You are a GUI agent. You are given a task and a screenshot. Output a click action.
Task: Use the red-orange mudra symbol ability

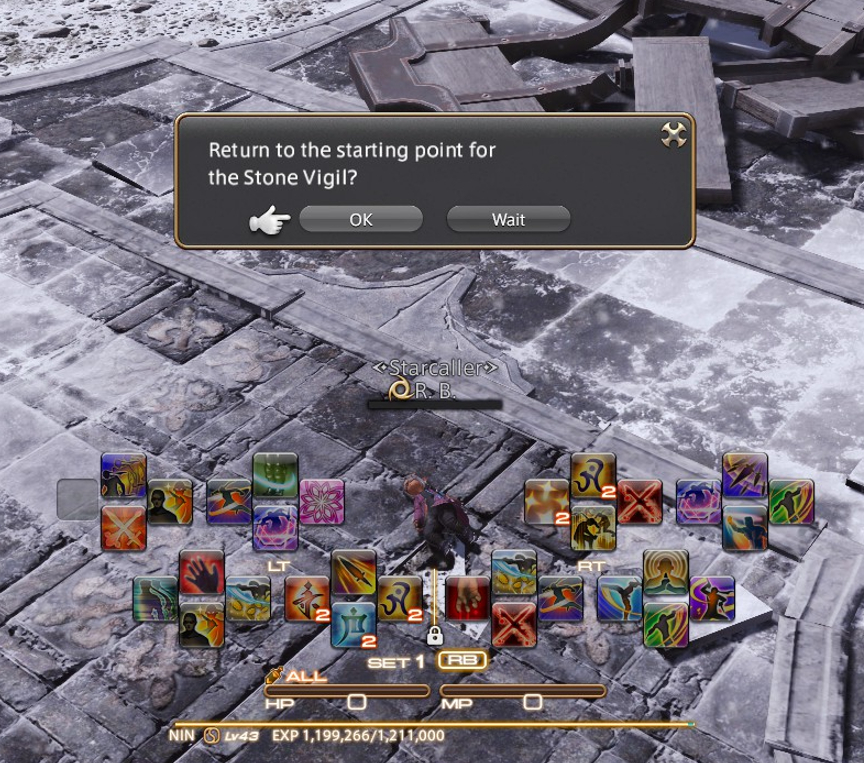tap(307, 599)
